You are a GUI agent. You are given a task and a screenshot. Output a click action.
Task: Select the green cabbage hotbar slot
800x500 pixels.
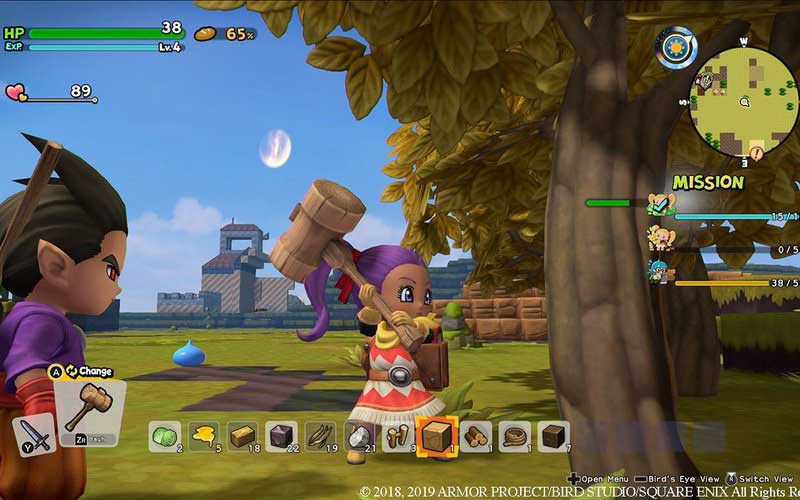point(164,436)
